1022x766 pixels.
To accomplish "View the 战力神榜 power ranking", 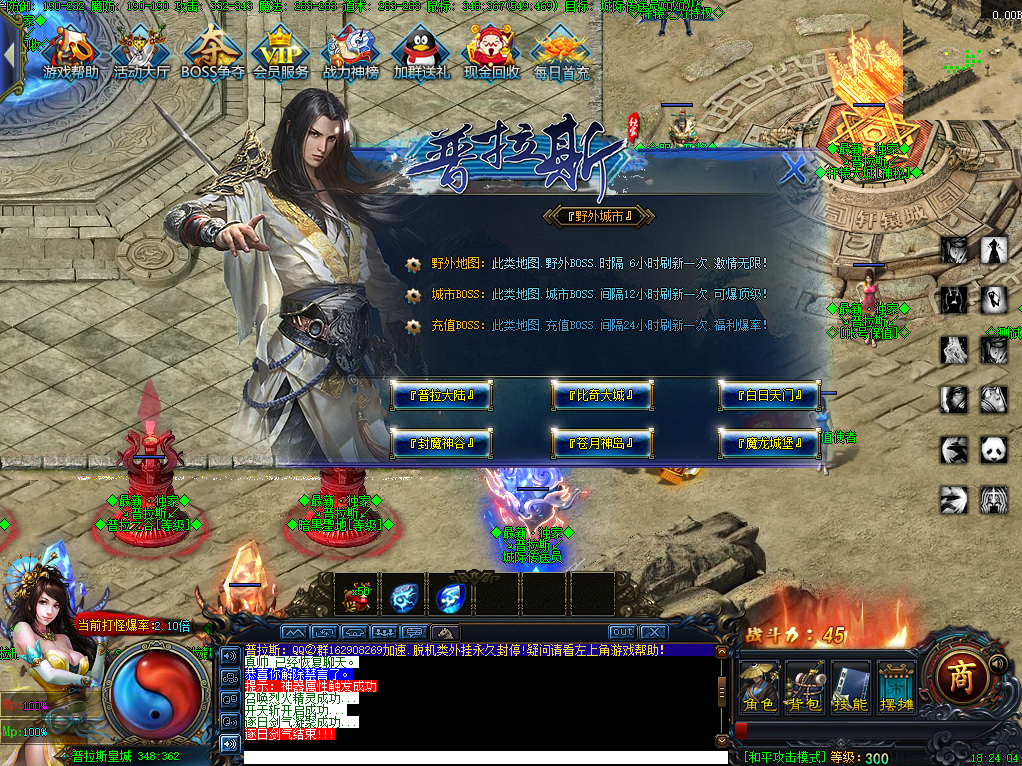I will point(351,52).
